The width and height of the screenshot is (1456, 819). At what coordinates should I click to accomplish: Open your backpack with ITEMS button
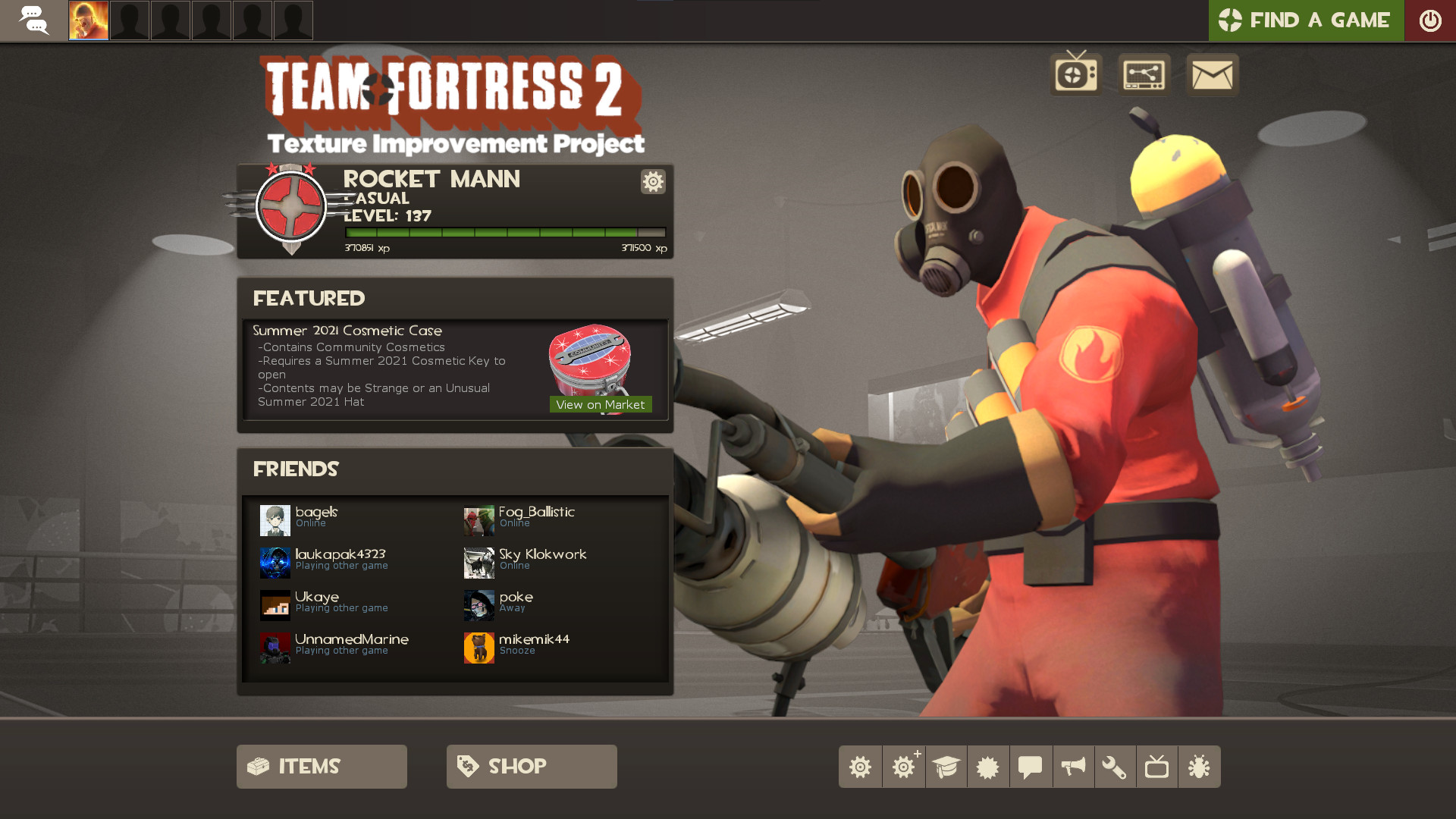pos(321,766)
